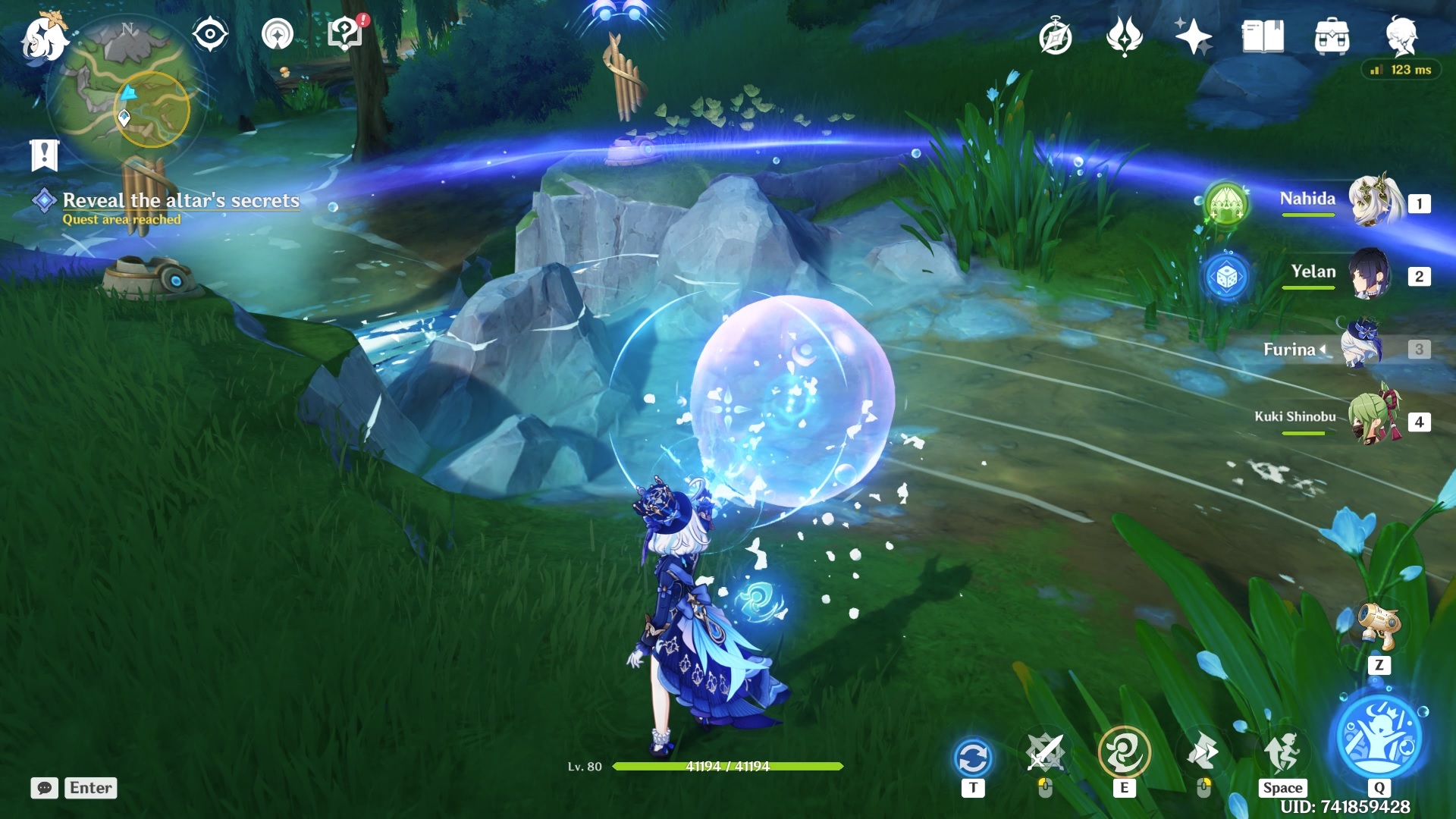1456x819 pixels.
Task: Open the Wish banner icon
Action: pos(1124,35)
